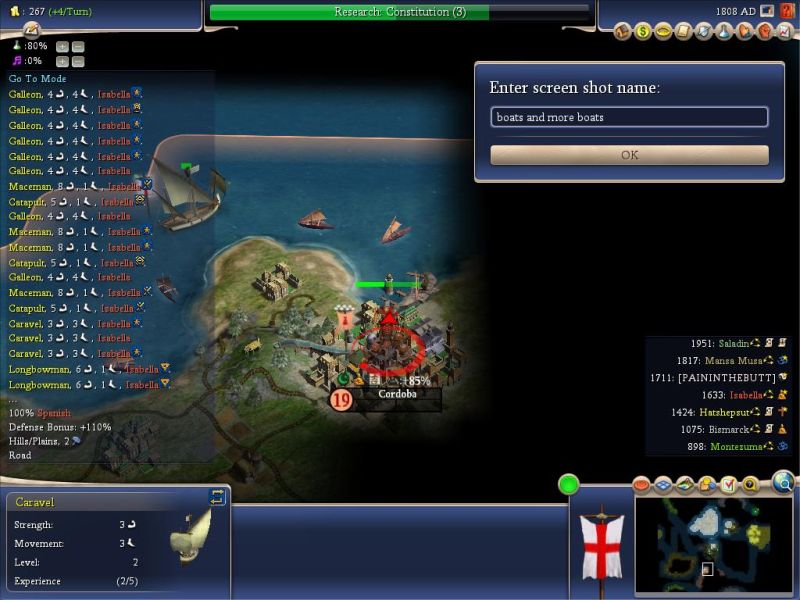The image size is (800, 600).
Task: Click the green end turn button
Action: tap(569, 485)
